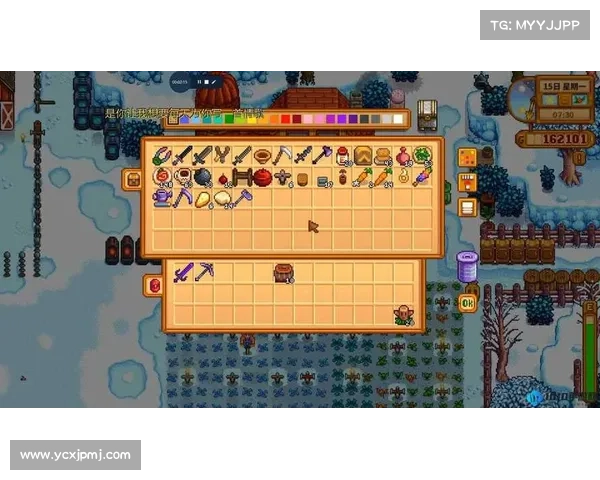Click the purple trash can
The width and height of the screenshot is (600, 480).
pos(467,266)
